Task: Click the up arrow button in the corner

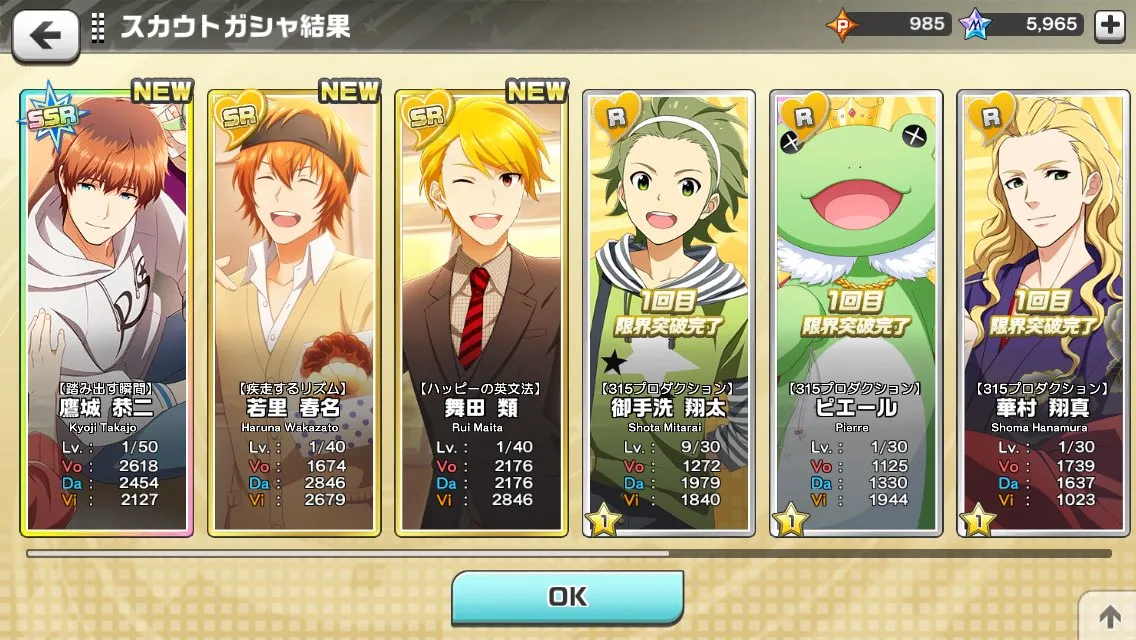Action: [x=1110, y=615]
